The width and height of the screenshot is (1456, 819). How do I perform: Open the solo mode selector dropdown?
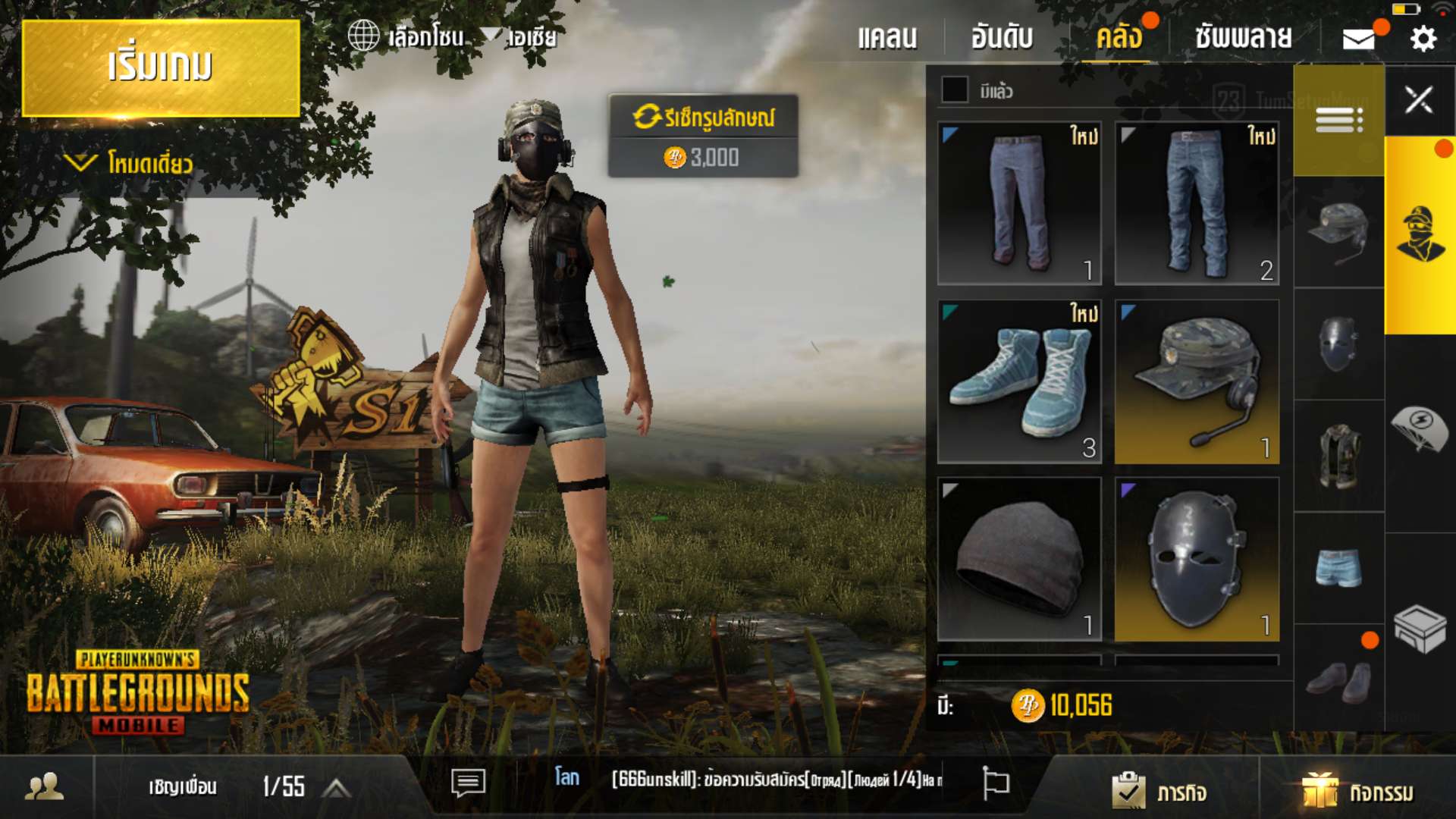[129, 163]
